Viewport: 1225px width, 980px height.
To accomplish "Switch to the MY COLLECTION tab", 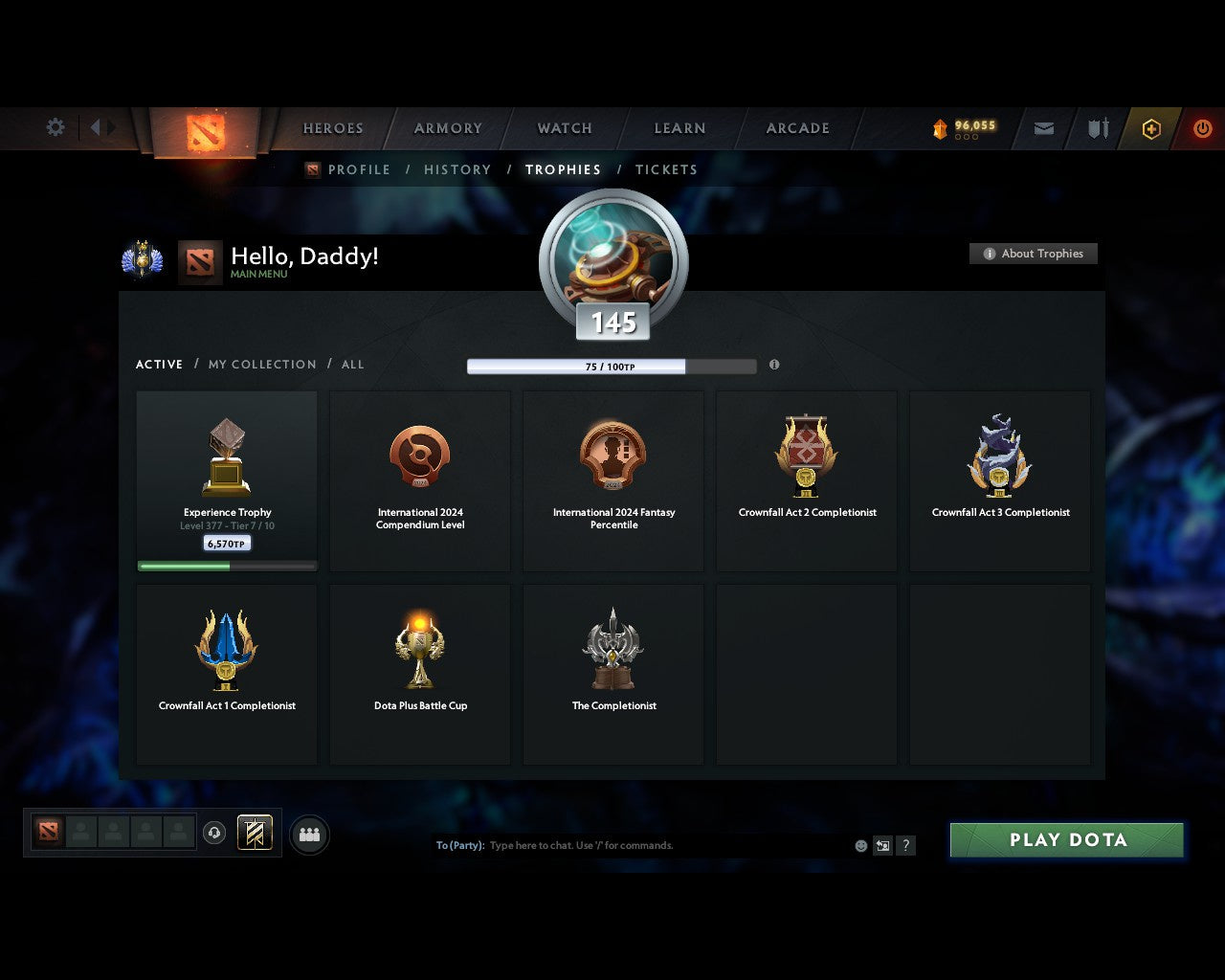I will tap(261, 364).
